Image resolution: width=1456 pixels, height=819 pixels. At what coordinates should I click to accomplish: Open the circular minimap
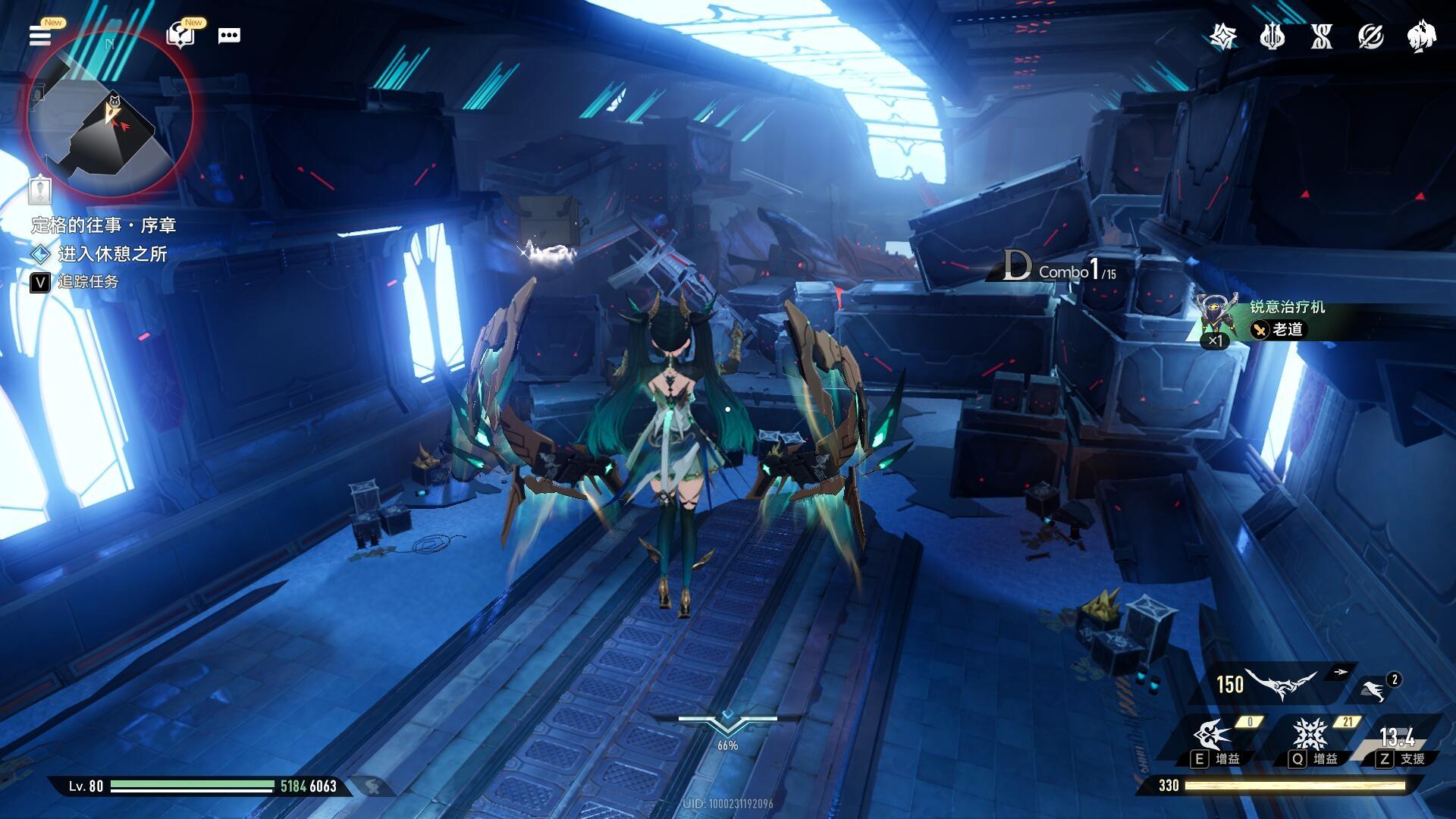coord(111,115)
